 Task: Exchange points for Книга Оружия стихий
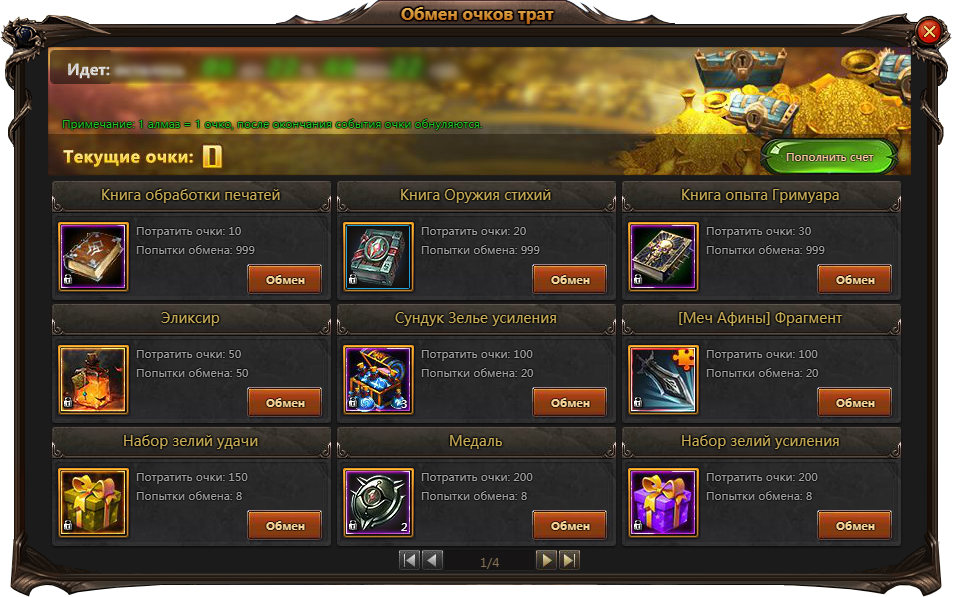pos(569,280)
